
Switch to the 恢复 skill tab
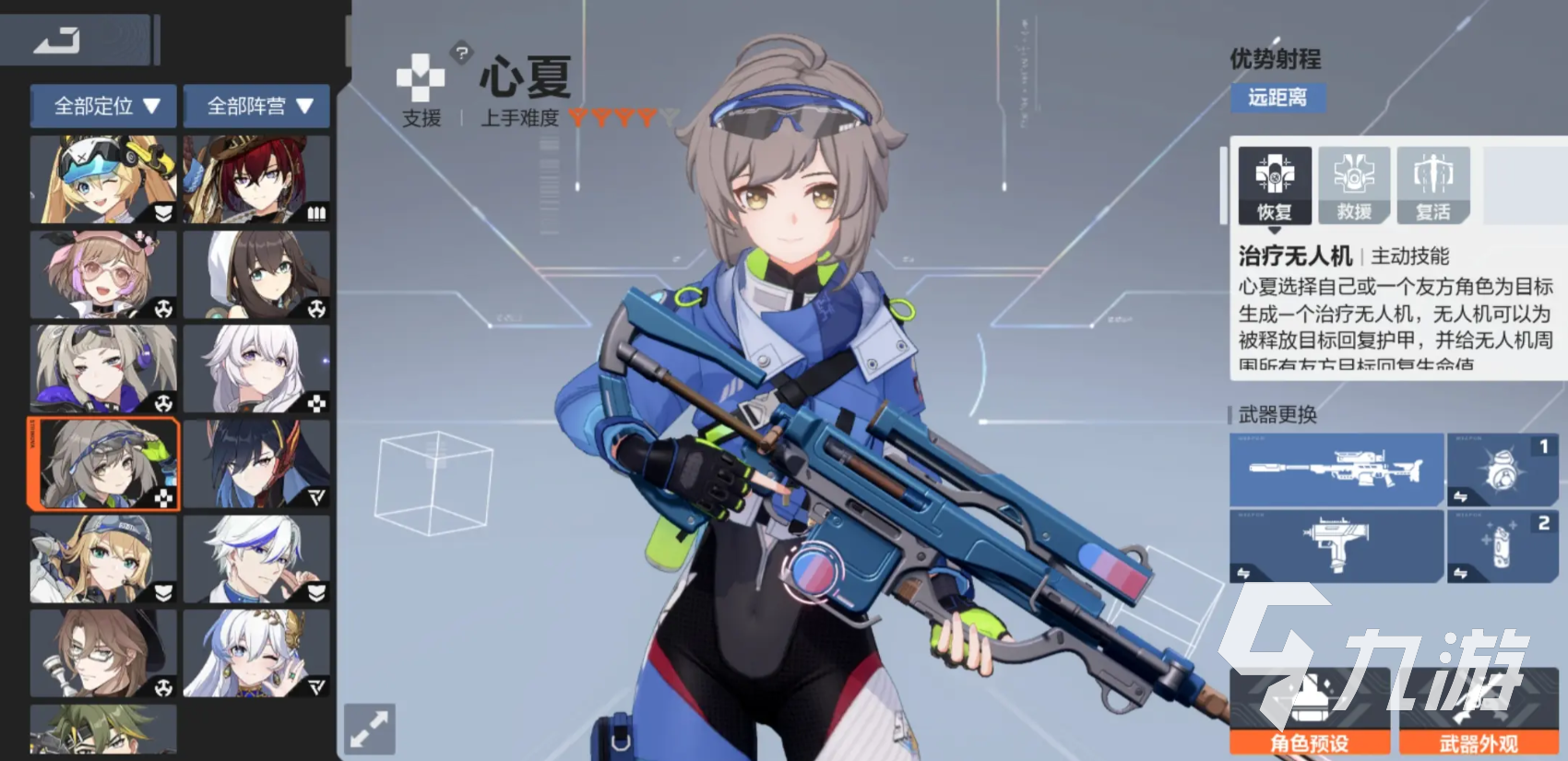pyautogui.click(x=1275, y=185)
